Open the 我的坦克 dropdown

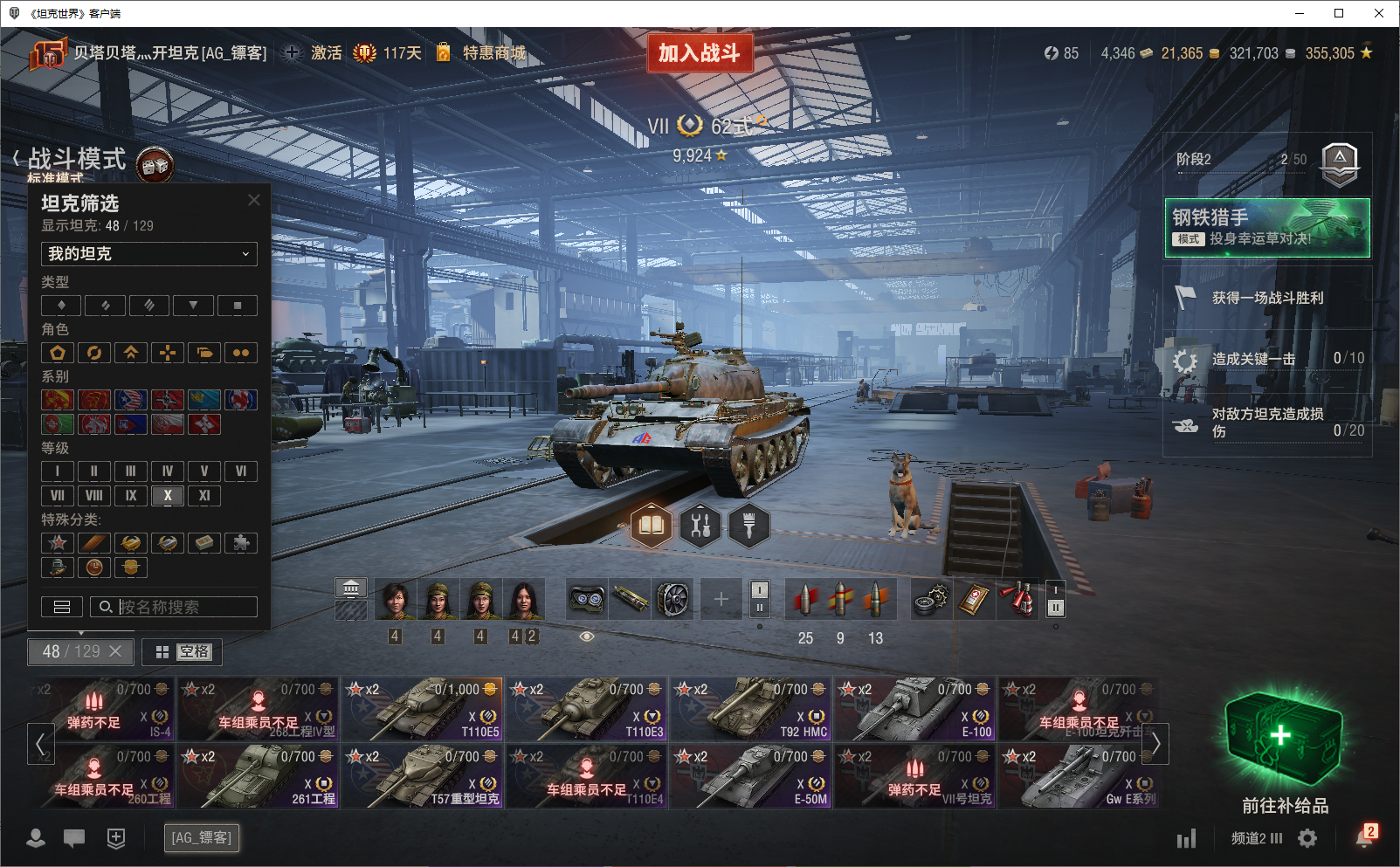pos(148,254)
